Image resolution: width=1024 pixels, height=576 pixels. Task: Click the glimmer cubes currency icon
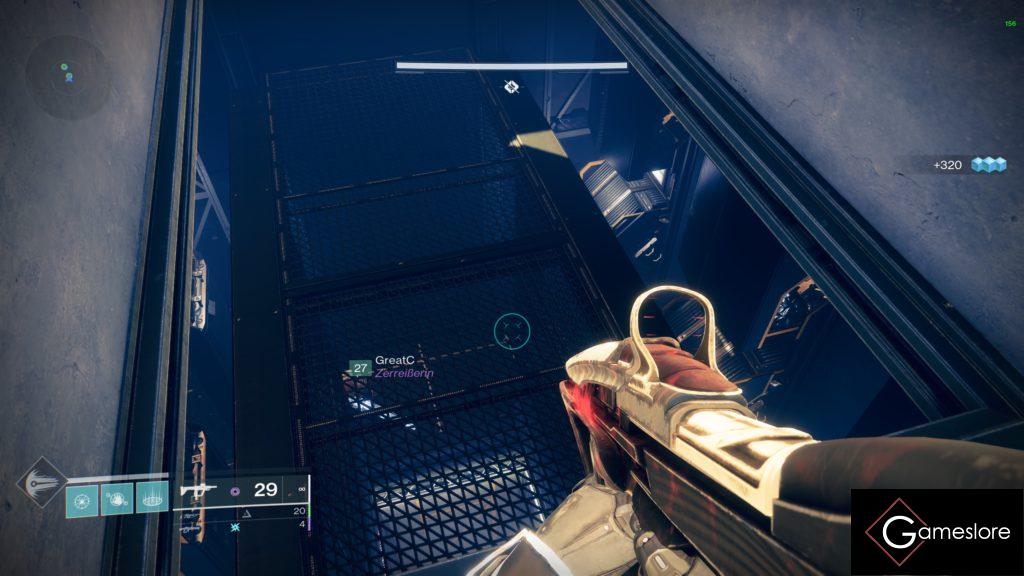click(x=990, y=164)
